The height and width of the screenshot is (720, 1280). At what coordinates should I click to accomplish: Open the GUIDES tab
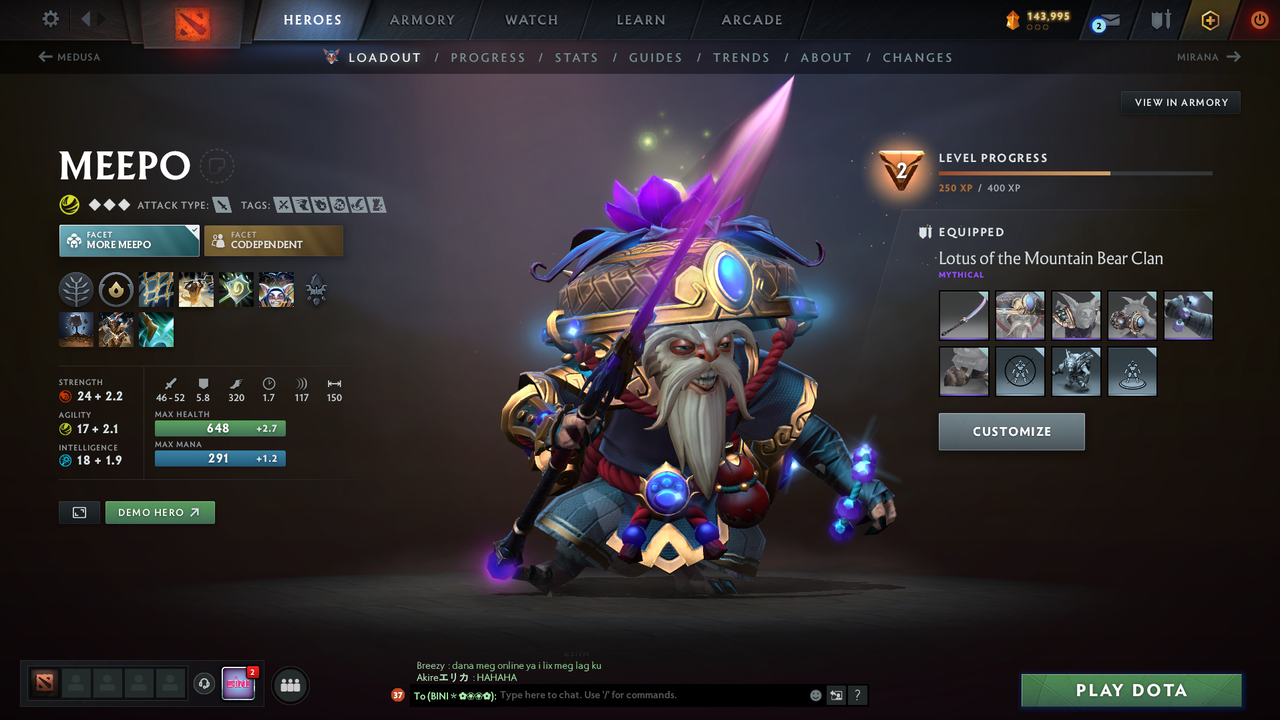pyautogui.click(x=655, y=57)
